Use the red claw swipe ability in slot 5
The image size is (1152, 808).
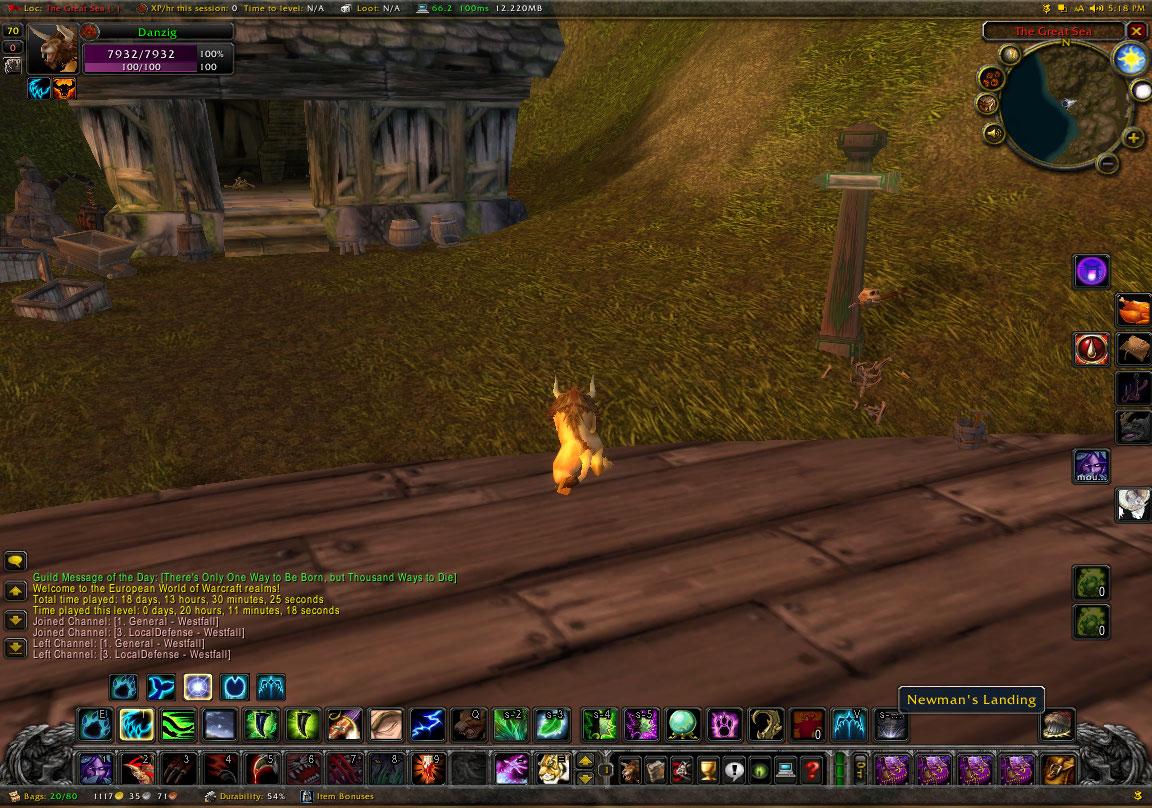point(261,770)
